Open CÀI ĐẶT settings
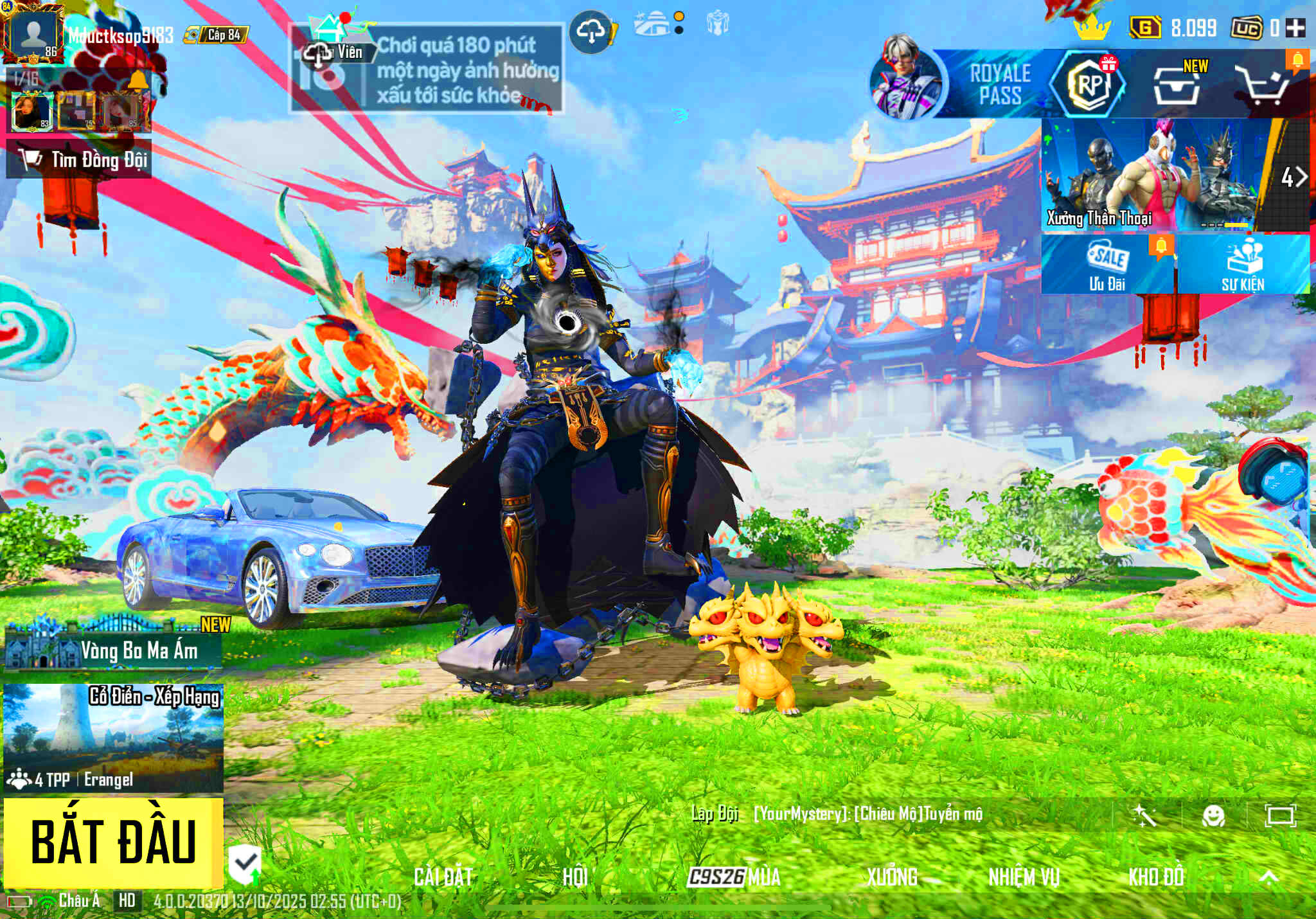Viewport: 1316px width, 919px height. [443, 877]
